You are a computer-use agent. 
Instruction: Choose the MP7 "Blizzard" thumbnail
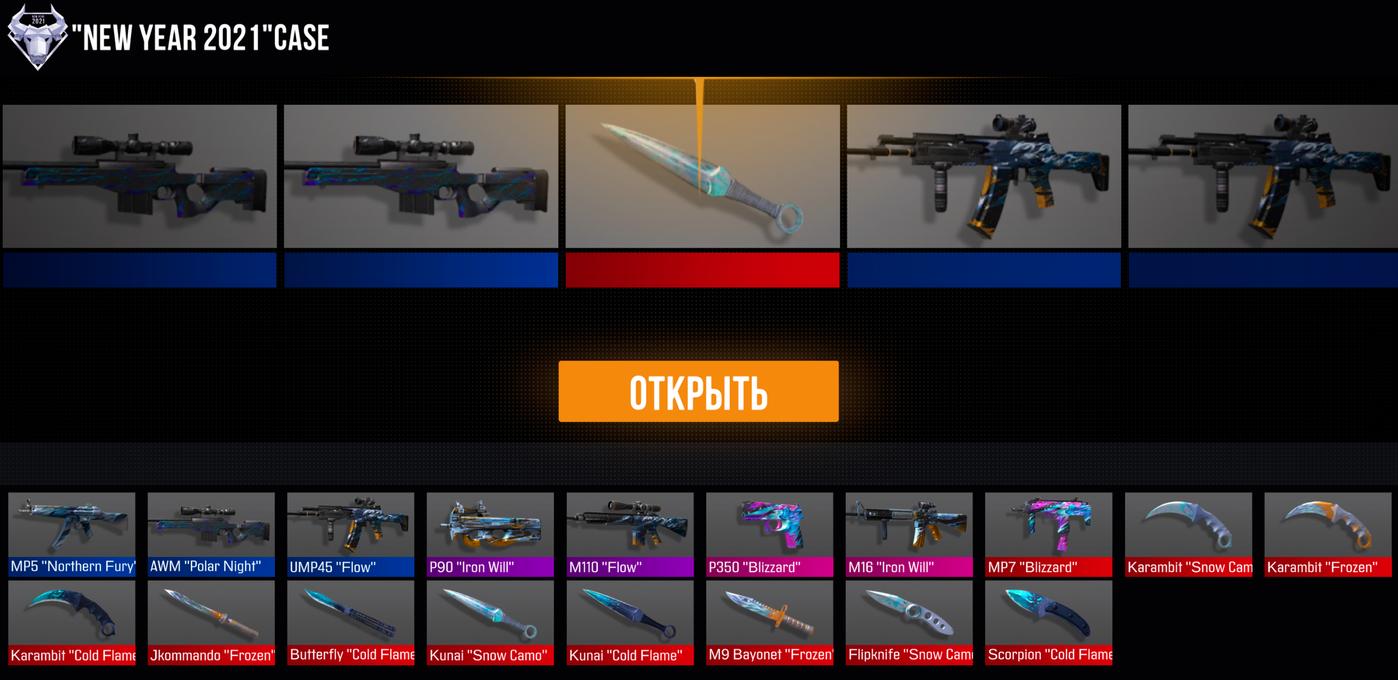(1048, 534)
